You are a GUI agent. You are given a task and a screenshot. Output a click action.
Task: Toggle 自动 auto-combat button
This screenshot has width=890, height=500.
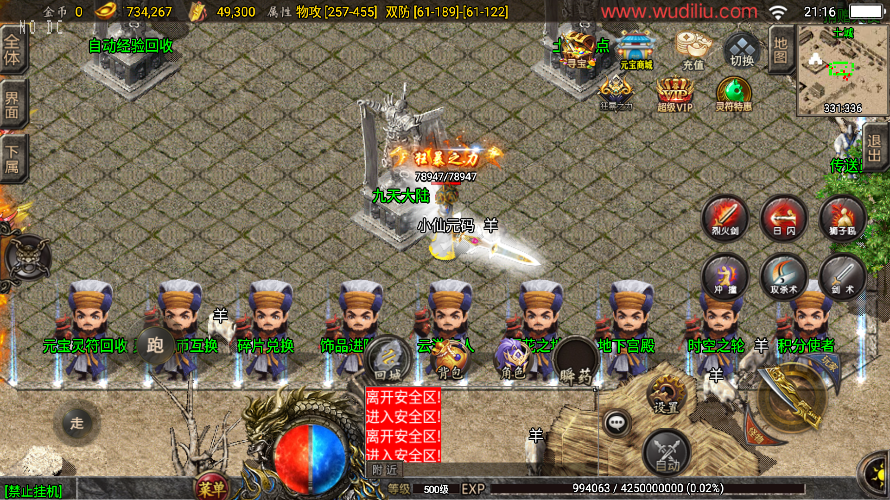coord(666,452)
